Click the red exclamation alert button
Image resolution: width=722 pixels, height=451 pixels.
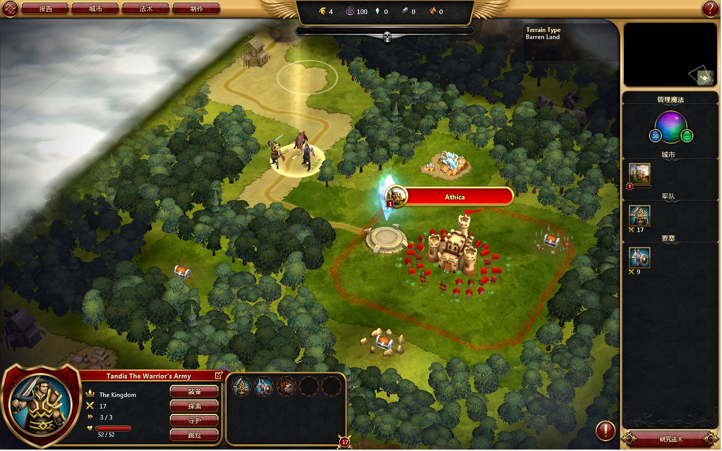coord(605,431)
